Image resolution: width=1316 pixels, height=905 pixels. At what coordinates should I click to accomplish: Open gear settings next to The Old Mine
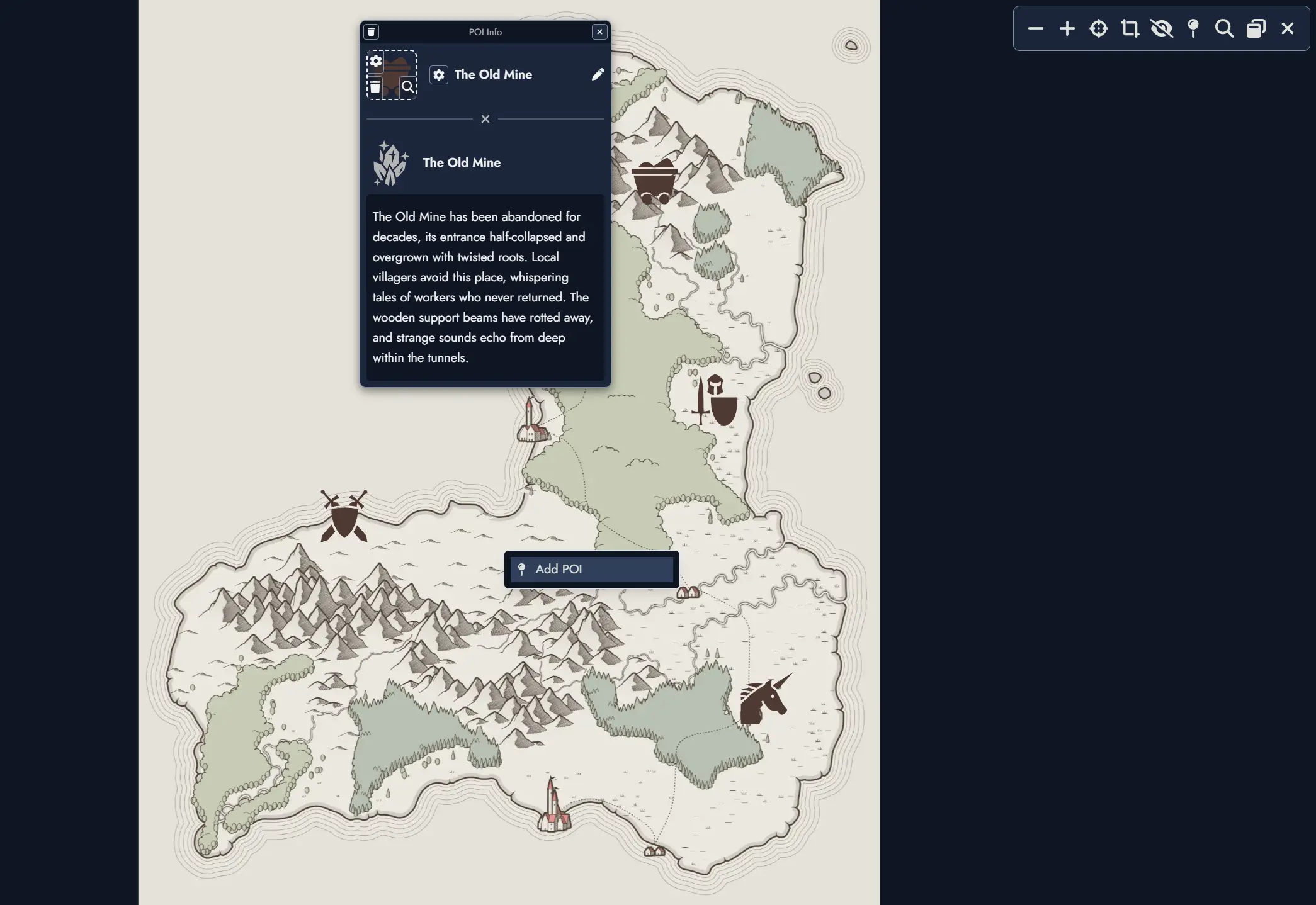(439, 75)
